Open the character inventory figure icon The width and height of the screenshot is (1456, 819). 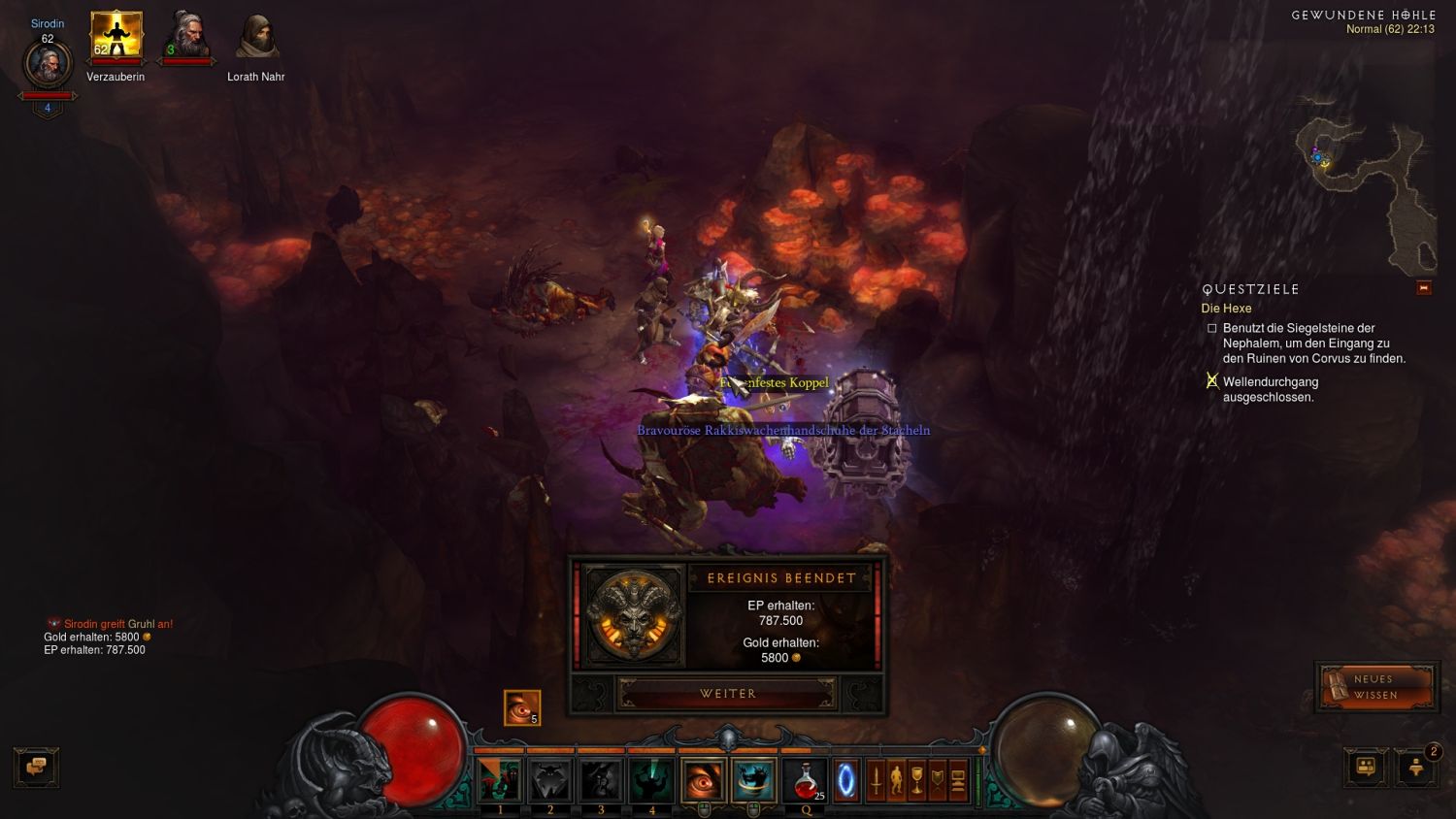[x=896, y=780]
